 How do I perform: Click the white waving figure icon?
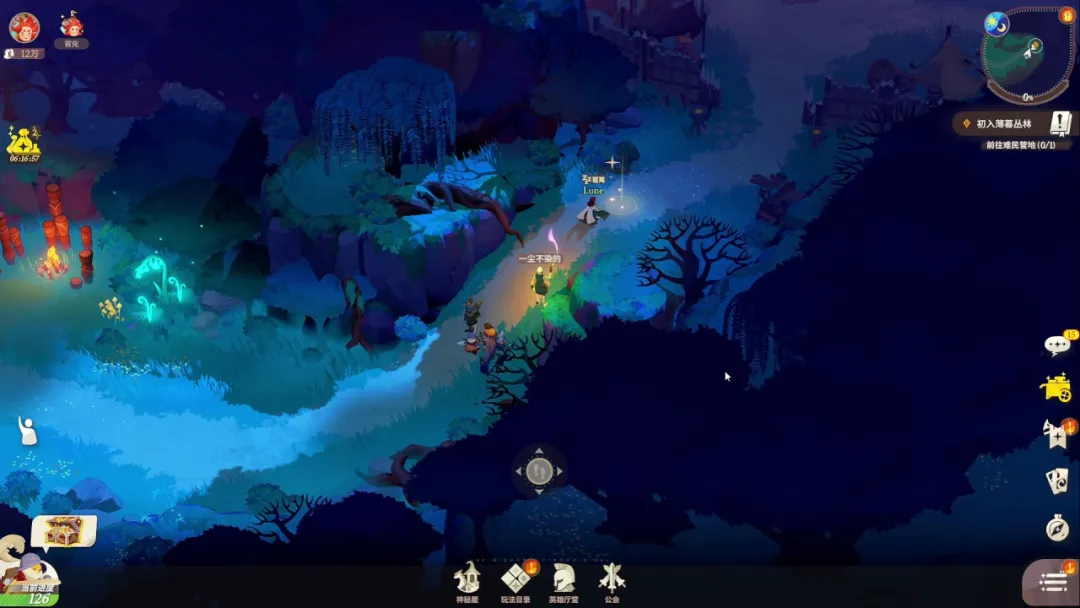click(27, 432)
